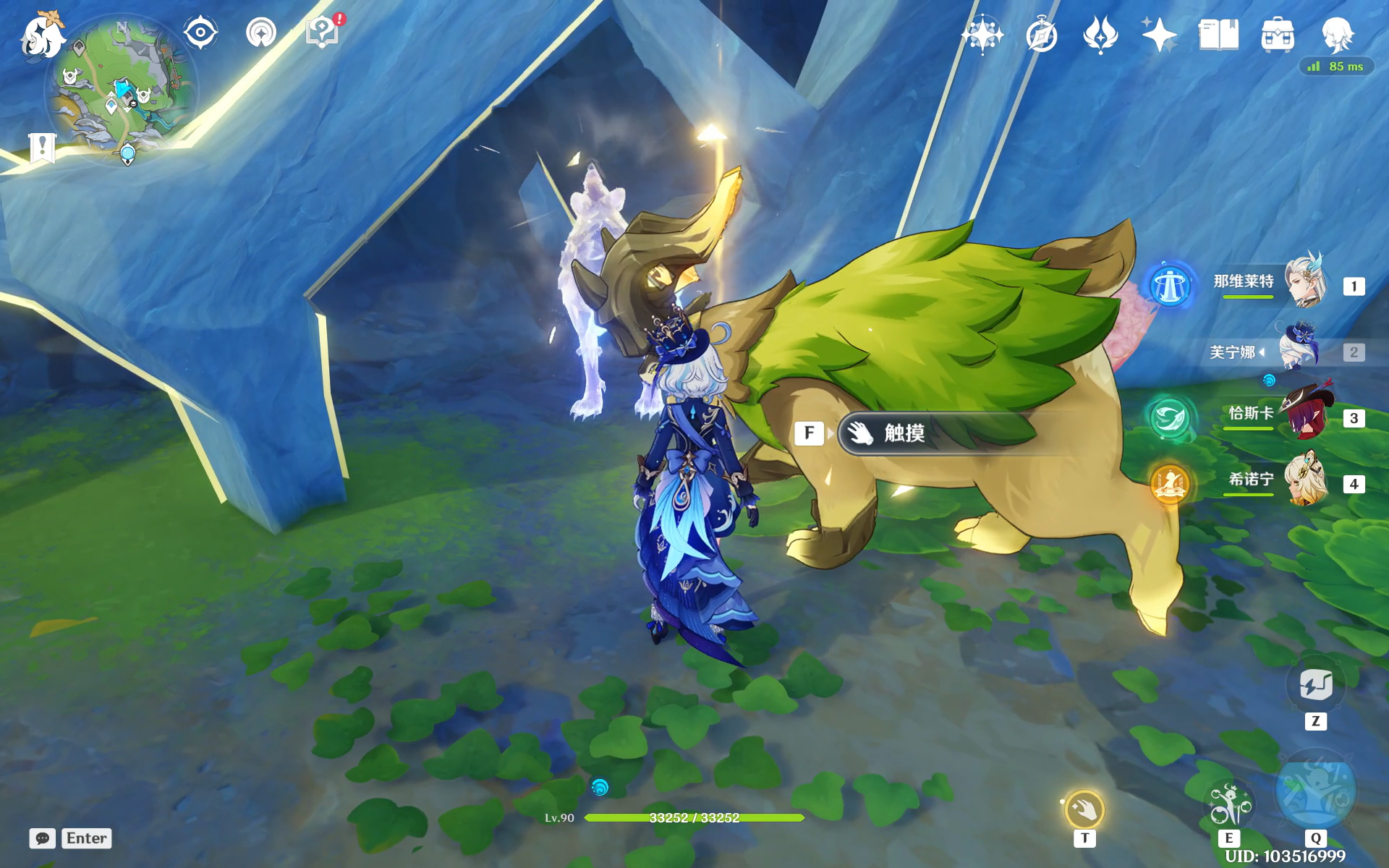Viewport: 1389px width, 868px height.
Task: Select the 触摸 interaction option
Action: (x=933, y=433)
